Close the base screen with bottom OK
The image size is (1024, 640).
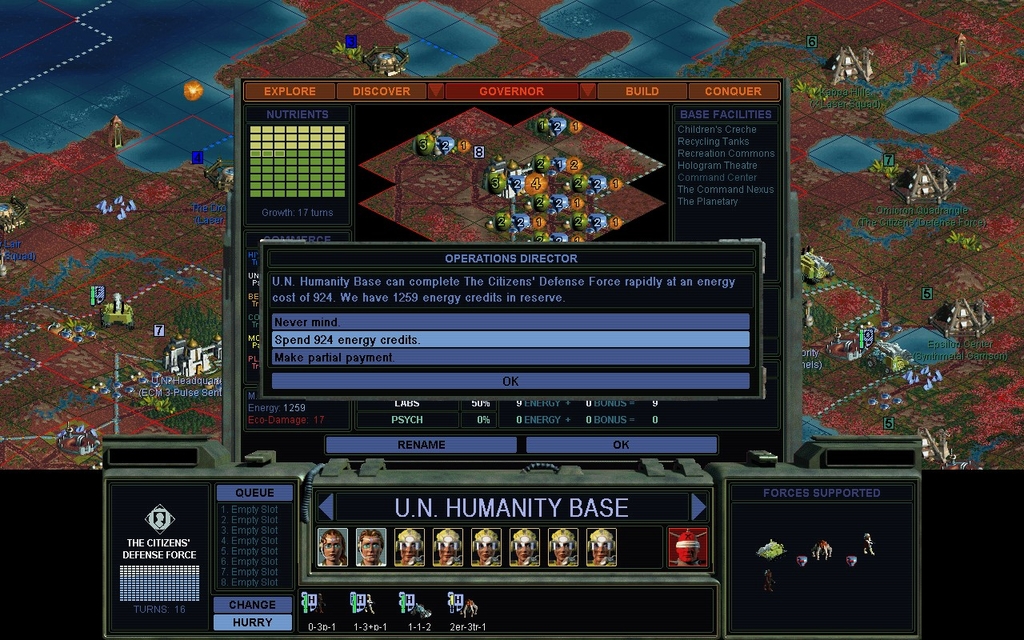pos(621,445)
